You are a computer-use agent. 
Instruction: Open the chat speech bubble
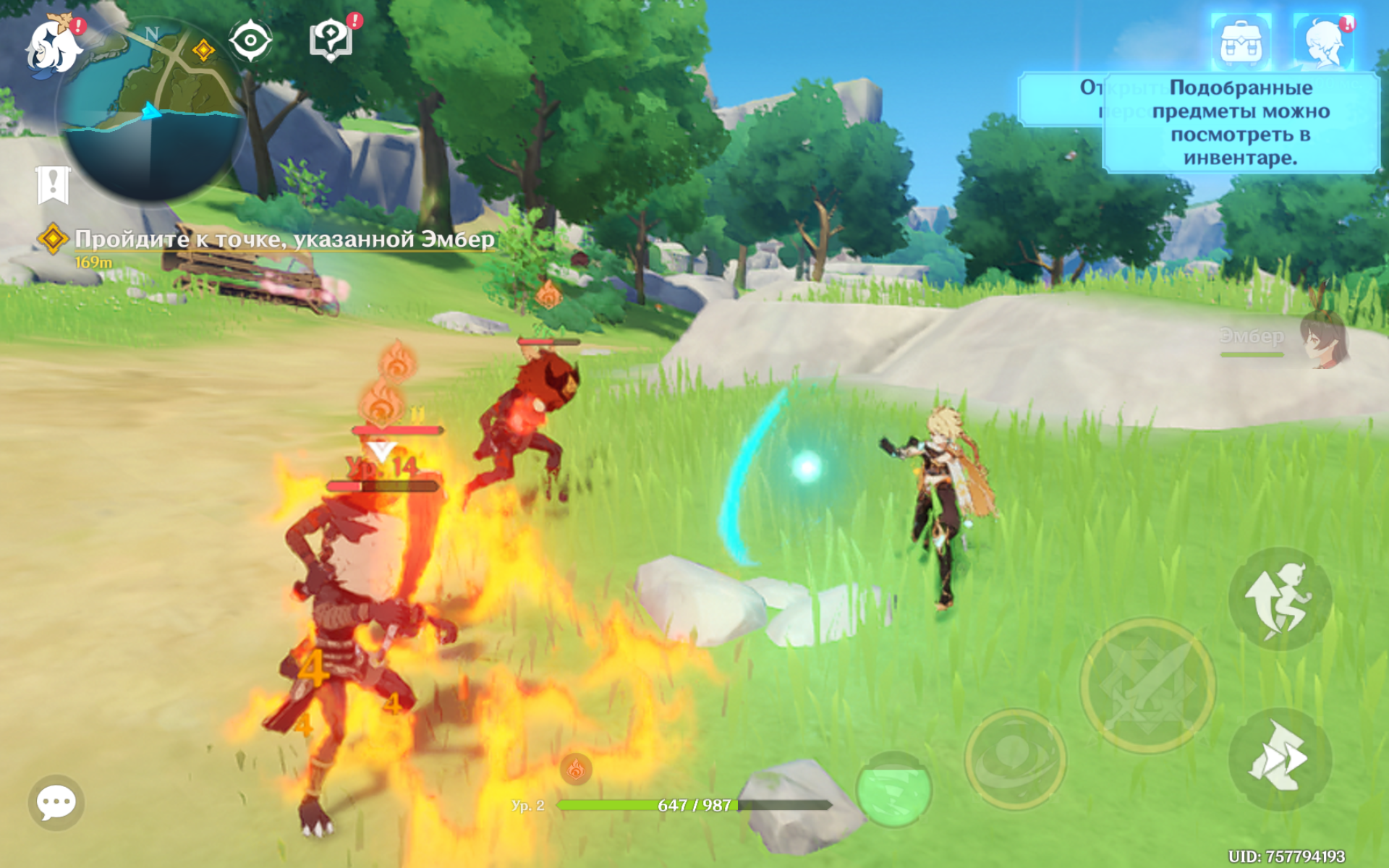(x=56, y=802)
